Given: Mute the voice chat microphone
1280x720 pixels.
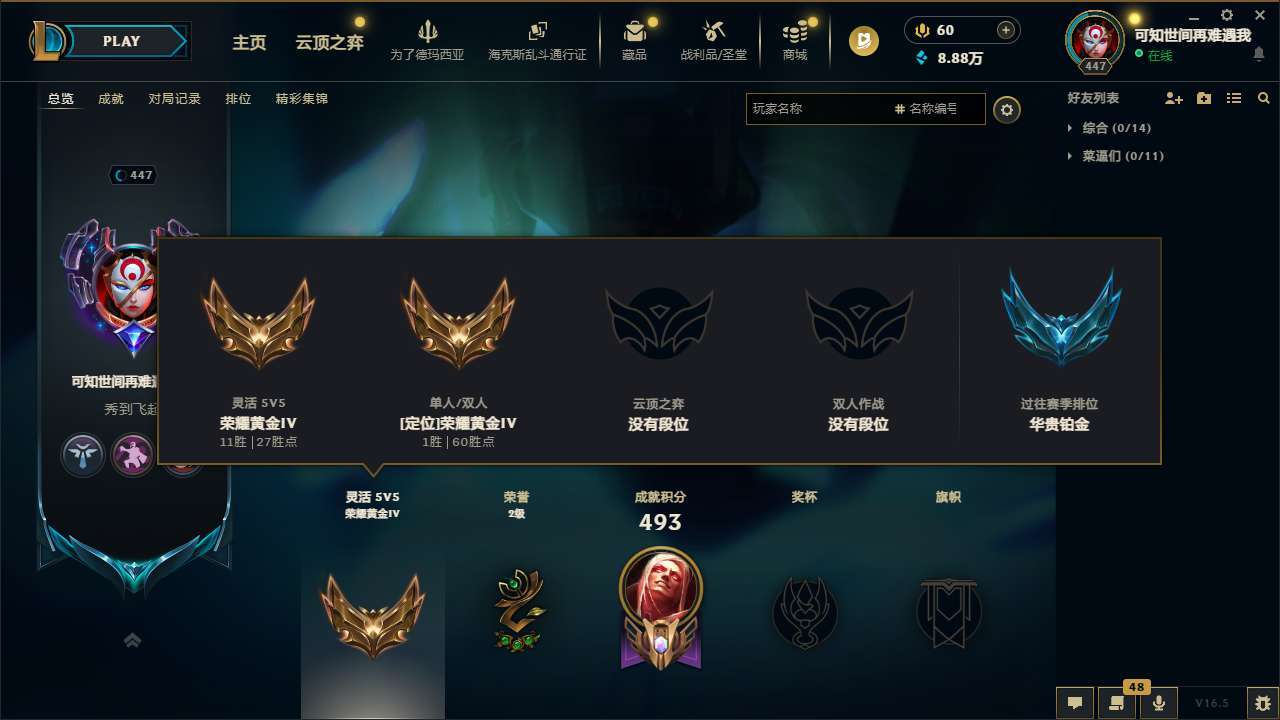Looking at the screenshot, I should click(x=1159, y=703).
